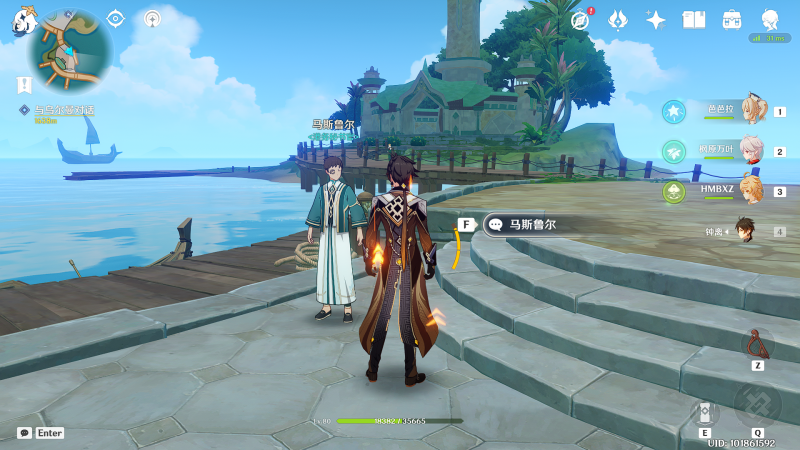This screenshot has width=800, height=450.
Task: Open the open-book icon in the top bar
Action: point(694,20)
